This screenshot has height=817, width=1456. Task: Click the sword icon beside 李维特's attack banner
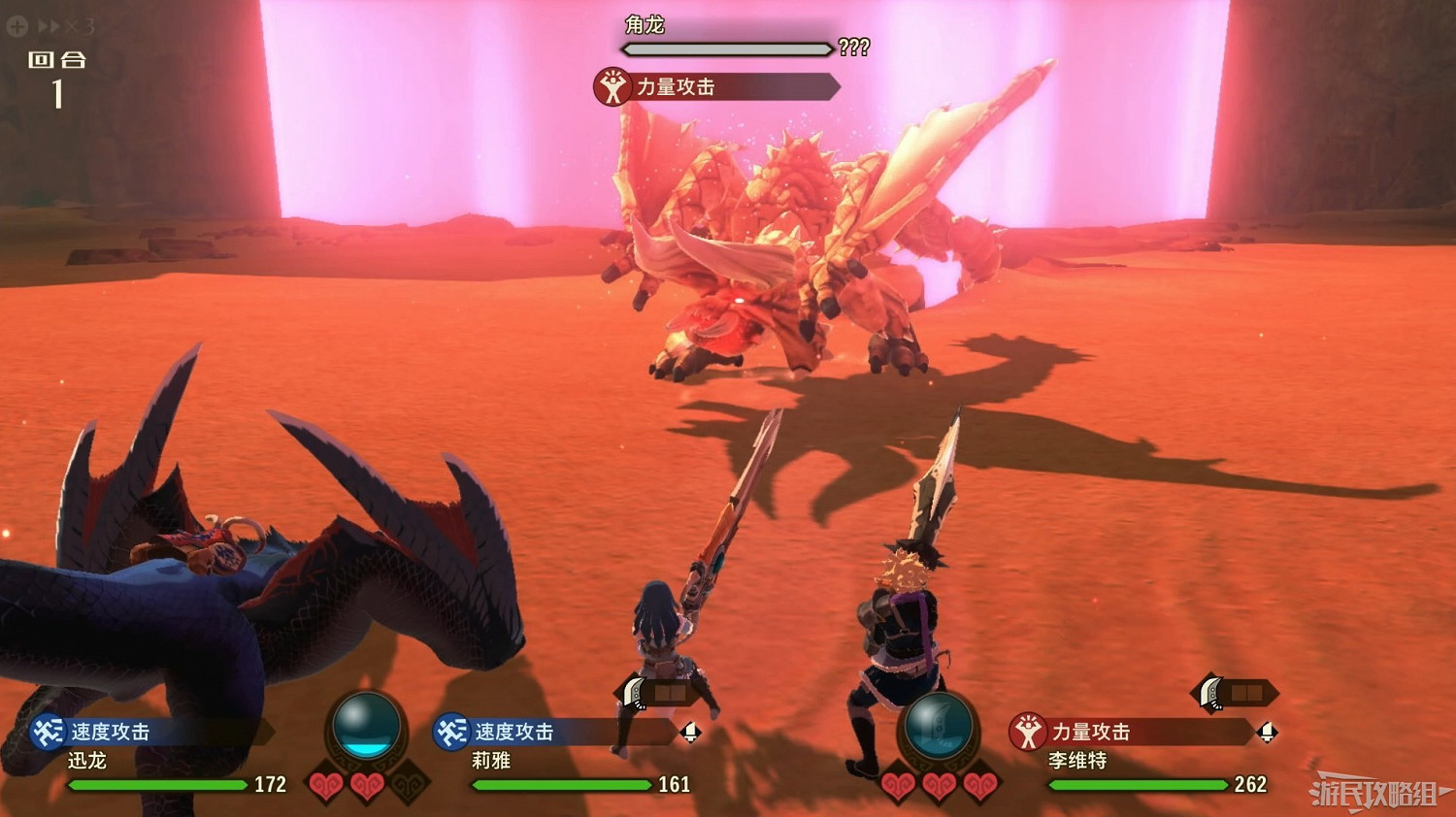click(1269, 733)
